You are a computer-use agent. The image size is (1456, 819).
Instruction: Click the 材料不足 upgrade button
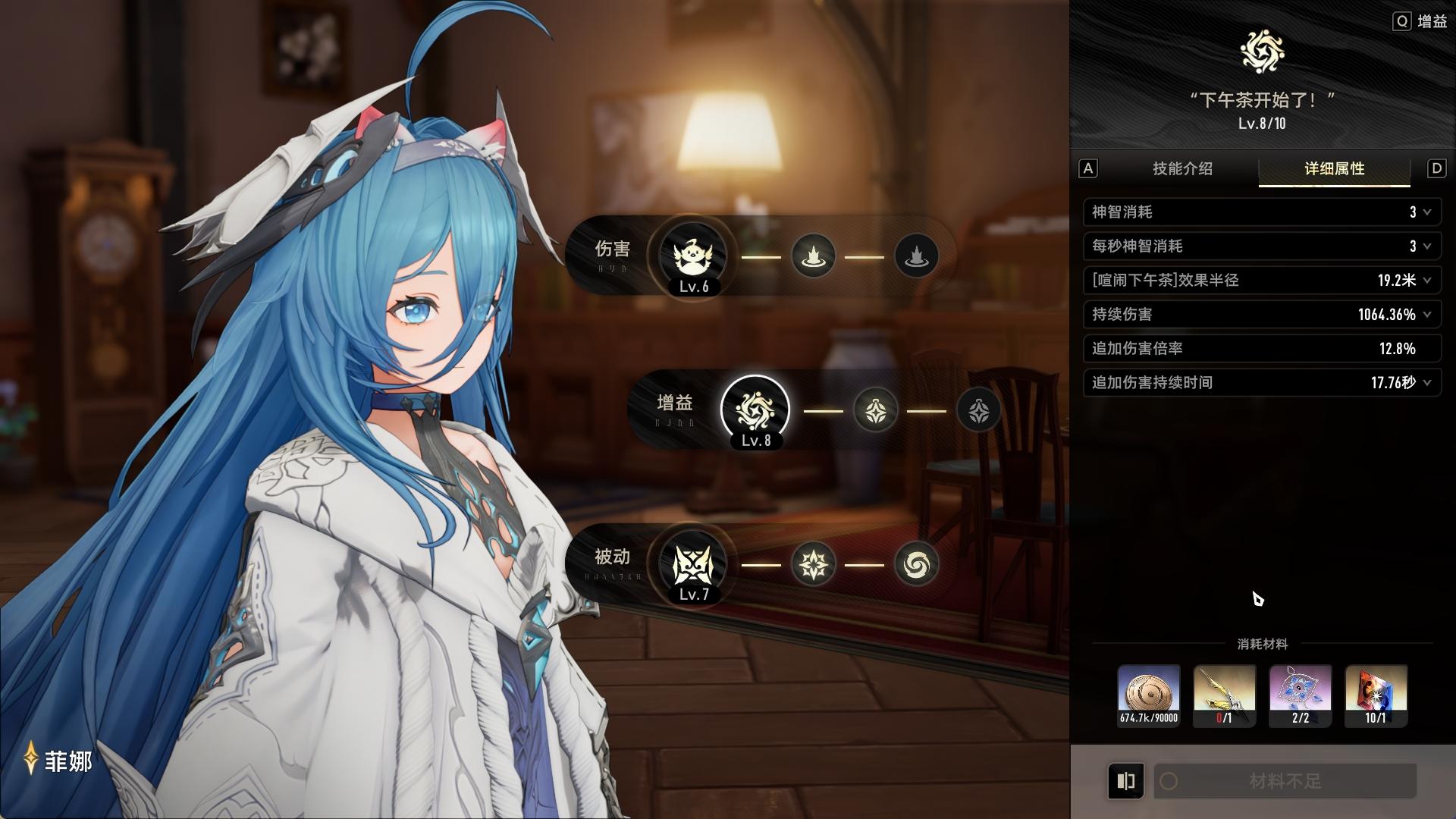[x=1285, y=781]
